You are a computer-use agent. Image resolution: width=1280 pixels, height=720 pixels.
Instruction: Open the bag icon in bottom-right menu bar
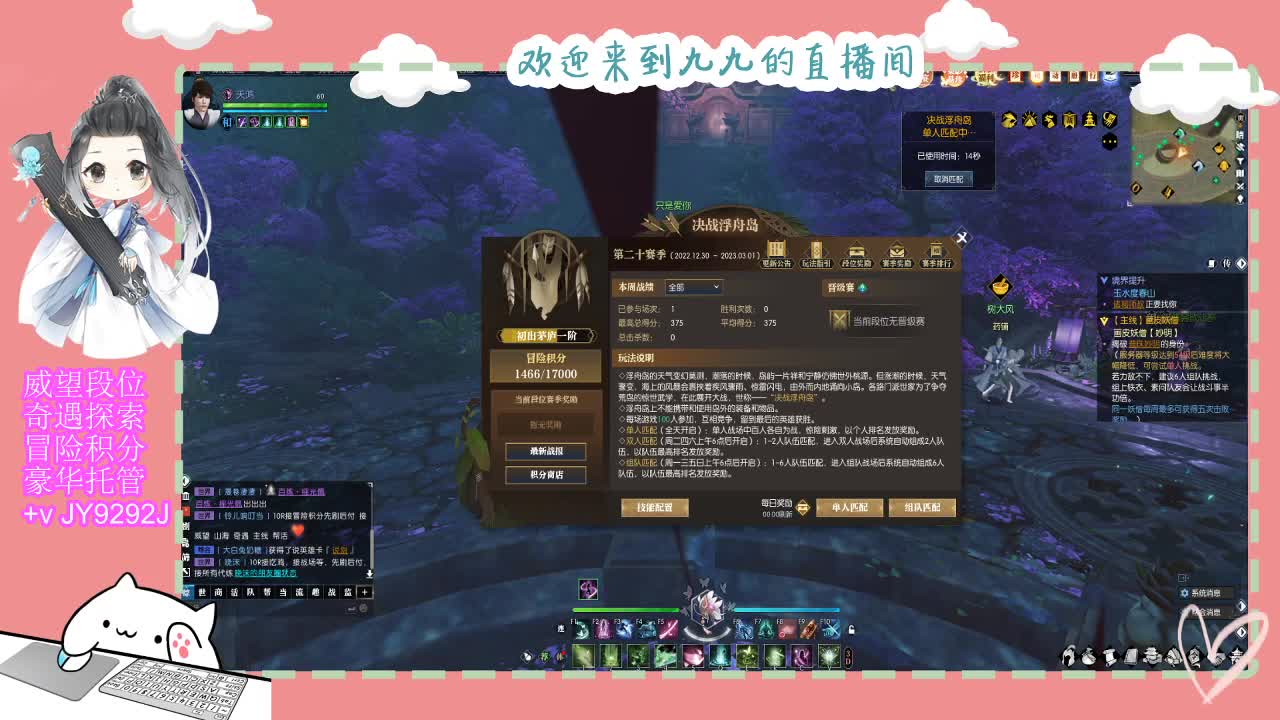(x=1089, y=657)
